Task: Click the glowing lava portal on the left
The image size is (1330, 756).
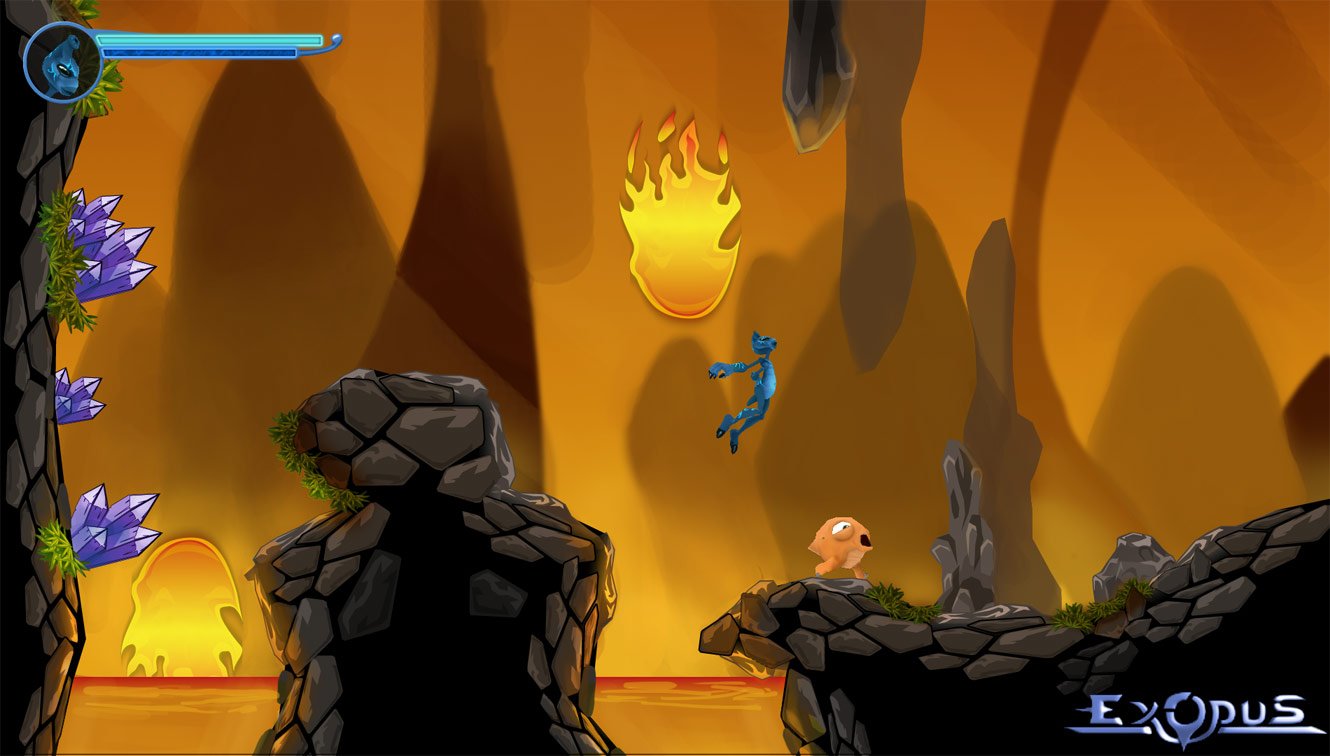Action: 180,600
